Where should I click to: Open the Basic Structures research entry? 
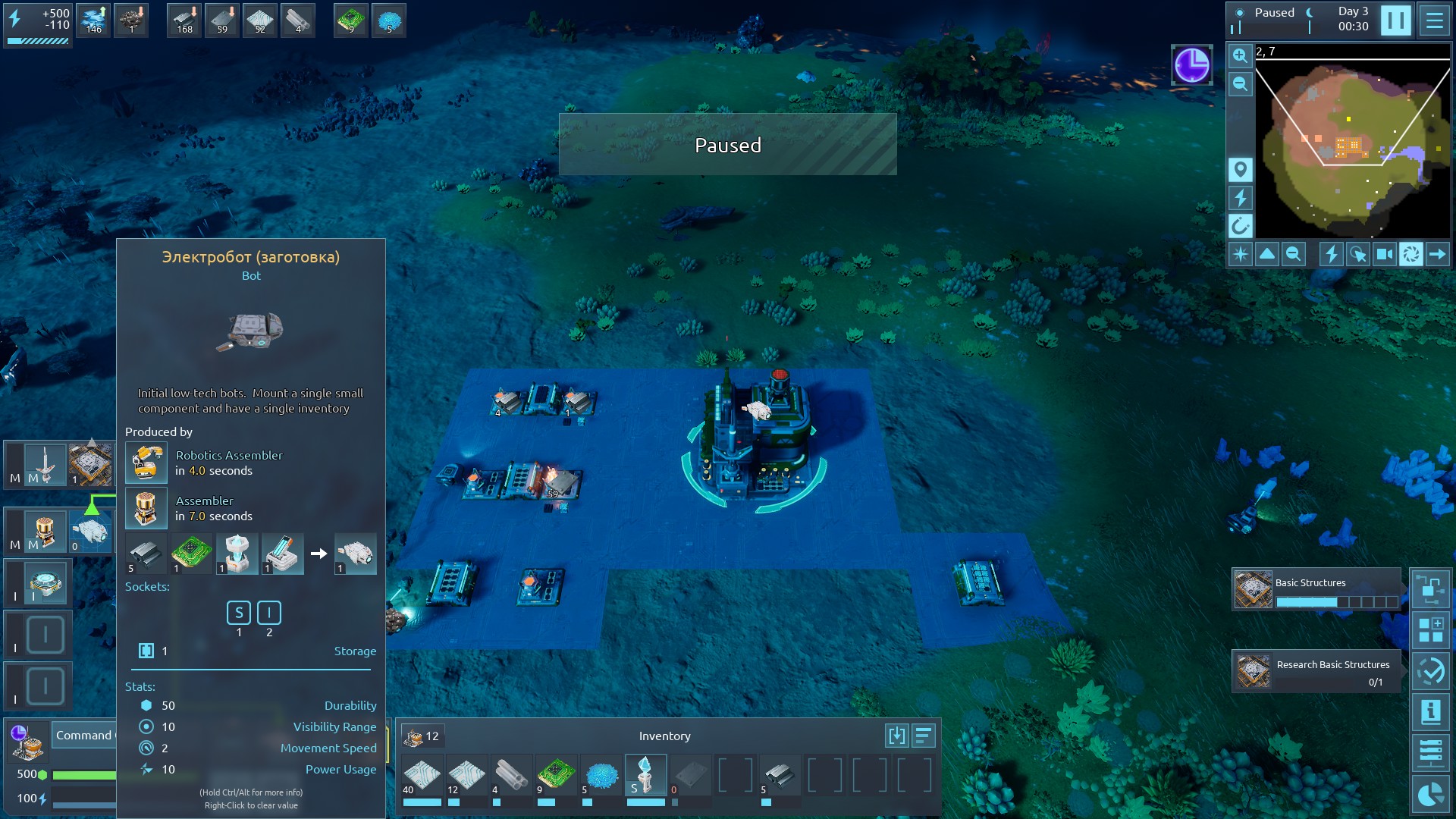(1316, 589)
